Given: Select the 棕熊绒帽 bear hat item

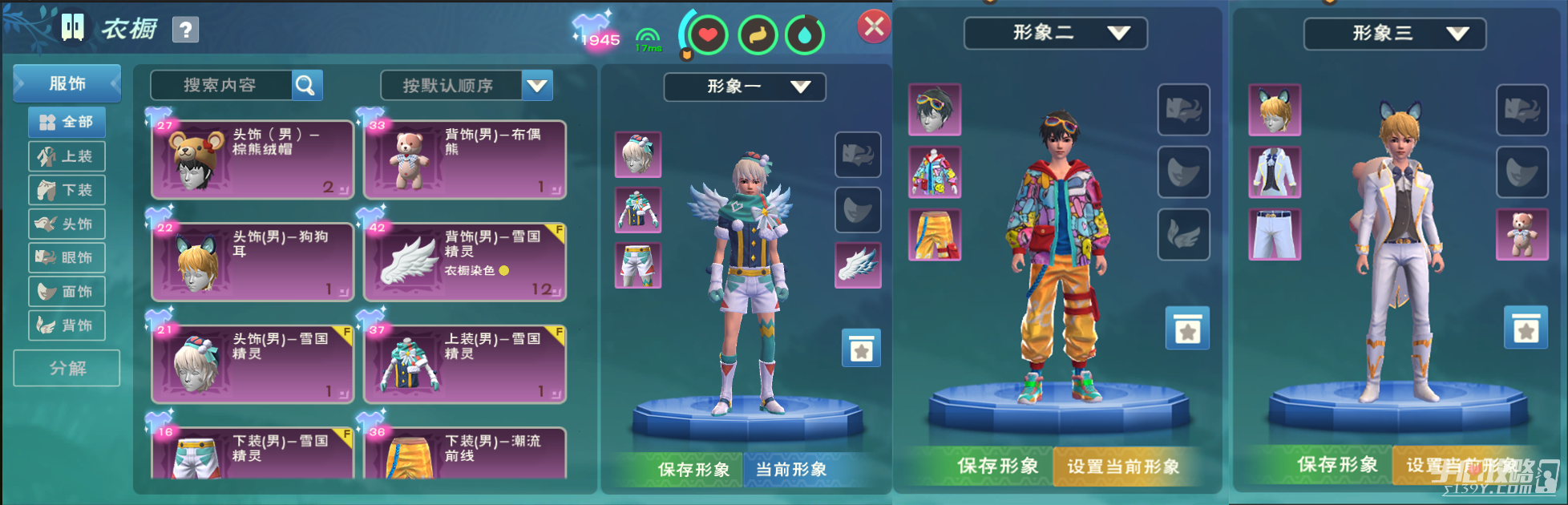Looking at the screenshot, I should click(x=253, y=160).
